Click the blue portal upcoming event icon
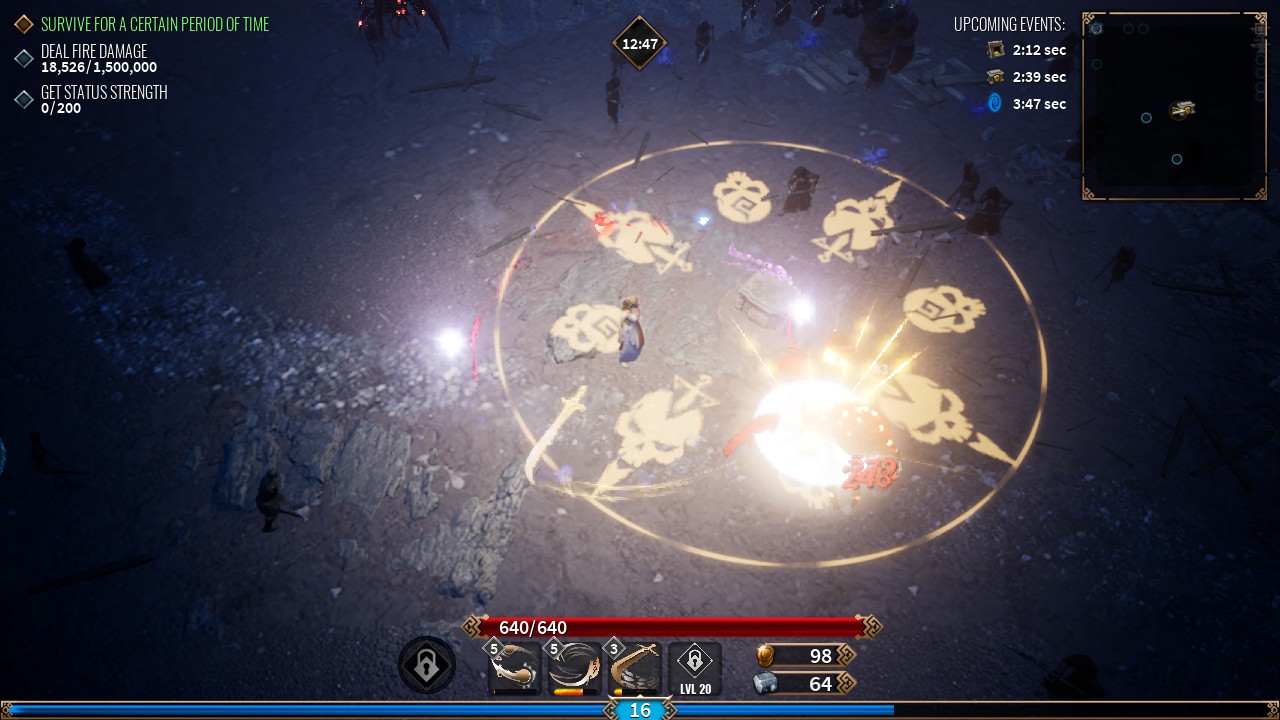This screenshot has width=1280, height=720. click(x=994, y=103)
